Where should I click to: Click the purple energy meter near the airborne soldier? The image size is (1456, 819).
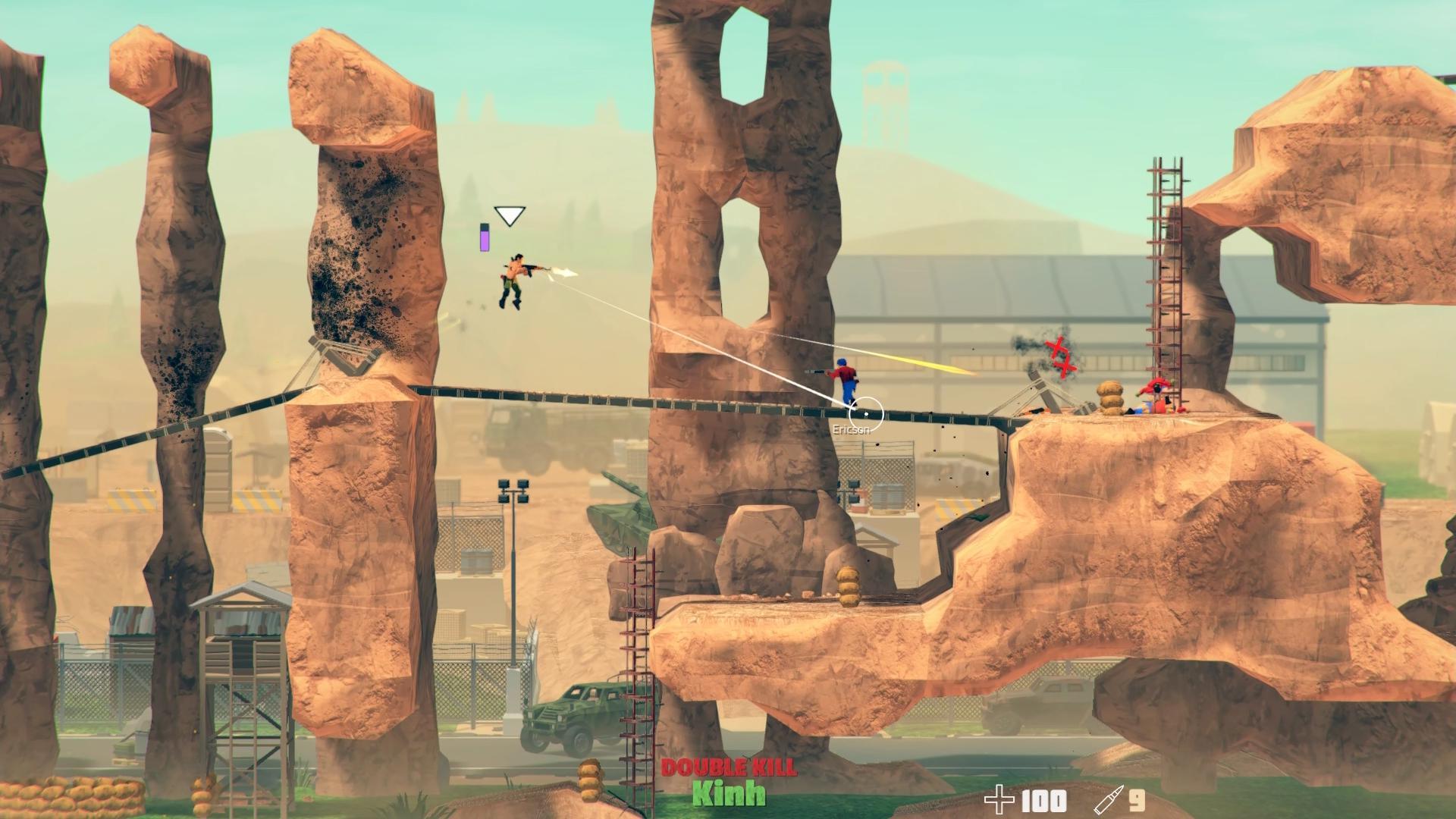coord(485,237)
